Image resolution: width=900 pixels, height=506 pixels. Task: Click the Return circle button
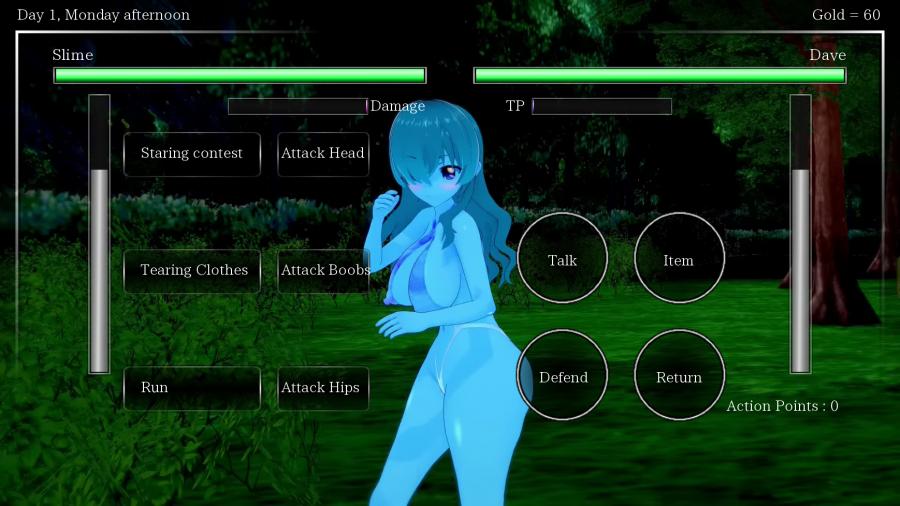pos(679,375)
